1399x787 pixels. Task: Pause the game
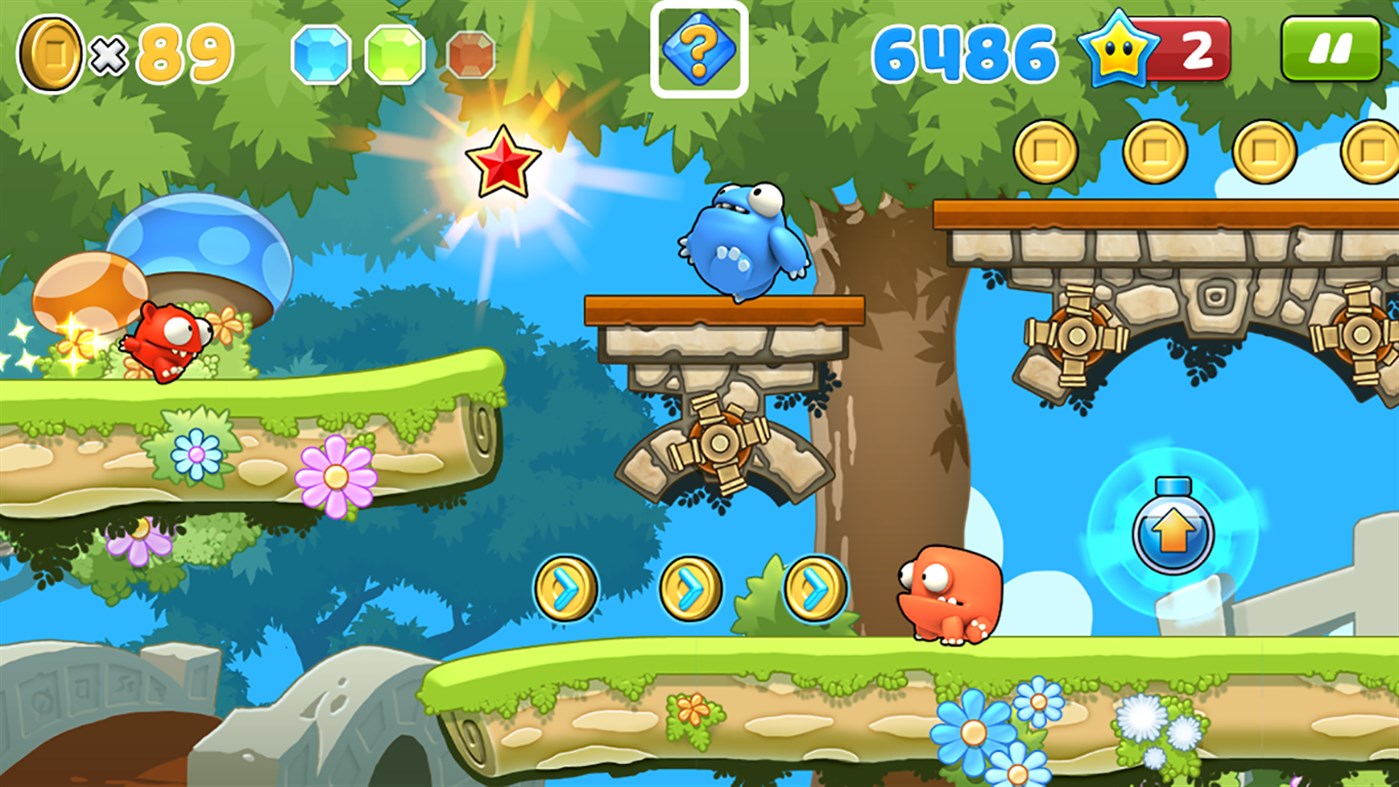(x=1330, y=47)
